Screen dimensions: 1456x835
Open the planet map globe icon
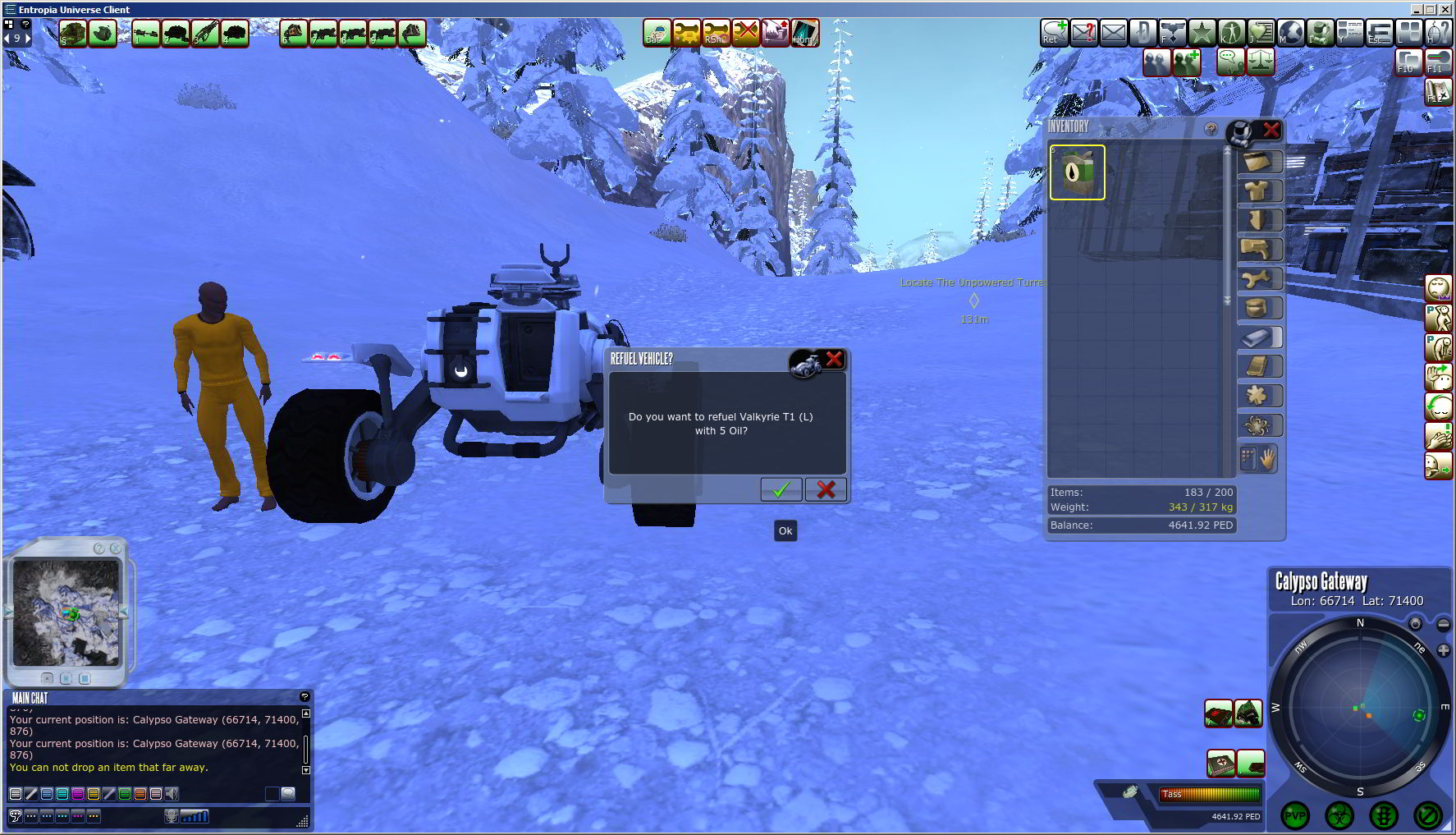click(x=1290, y=33)
